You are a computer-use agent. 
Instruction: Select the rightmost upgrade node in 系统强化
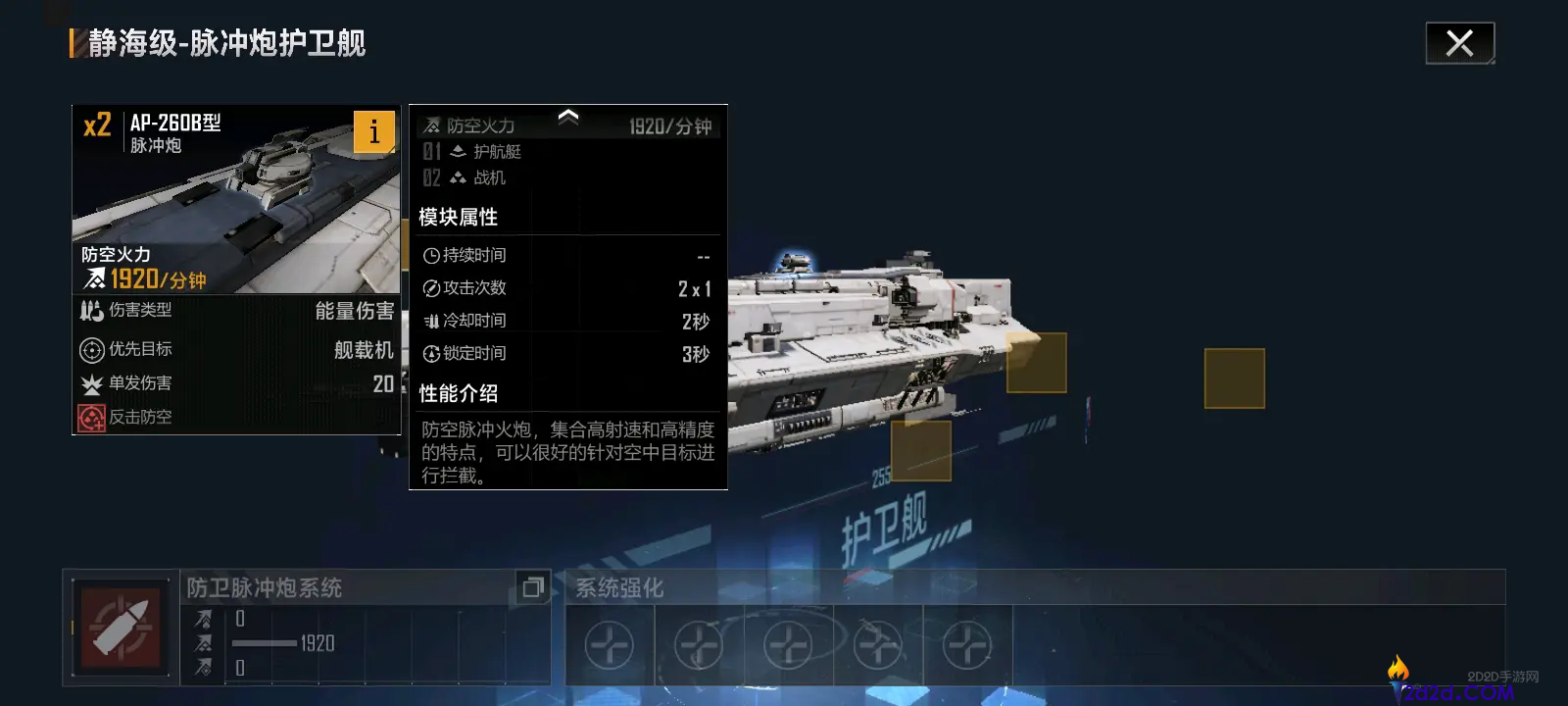(965, 645)
